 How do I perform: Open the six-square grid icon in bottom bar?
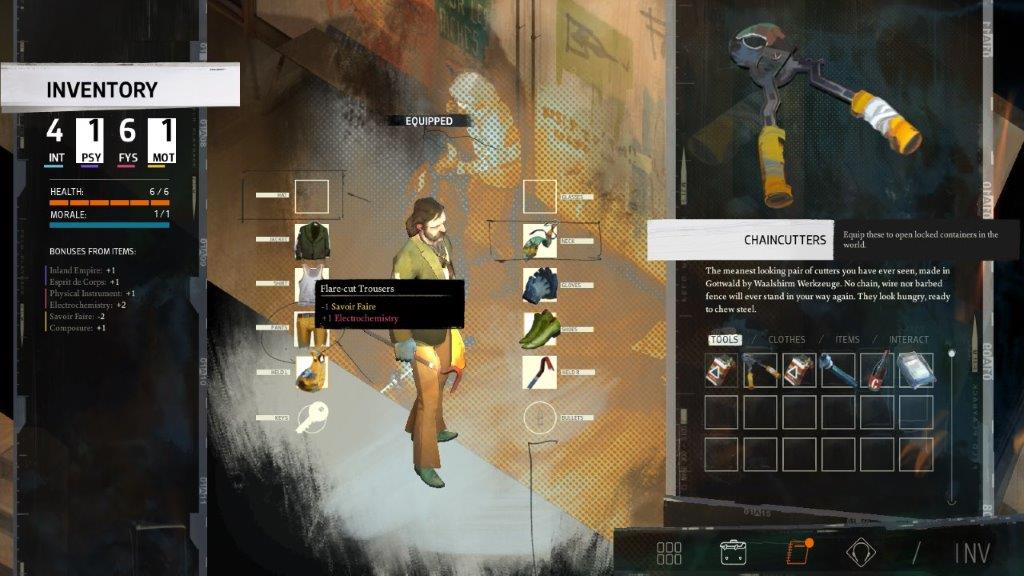(669, 553)
